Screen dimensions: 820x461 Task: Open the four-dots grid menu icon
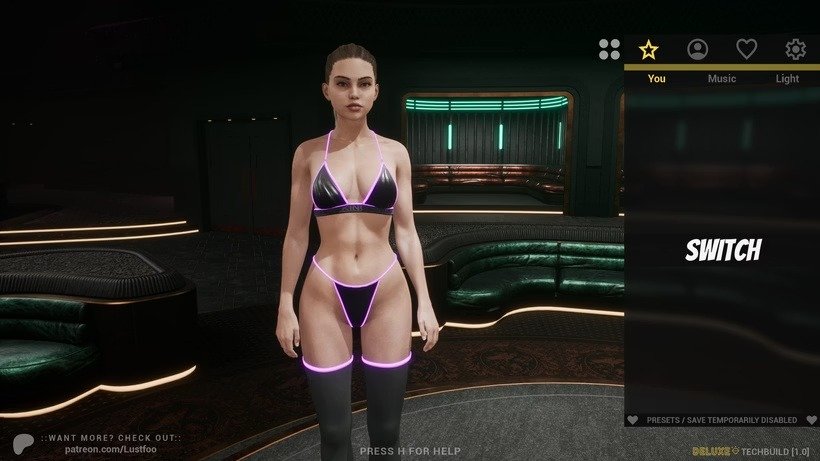click(x=609, y=49)
